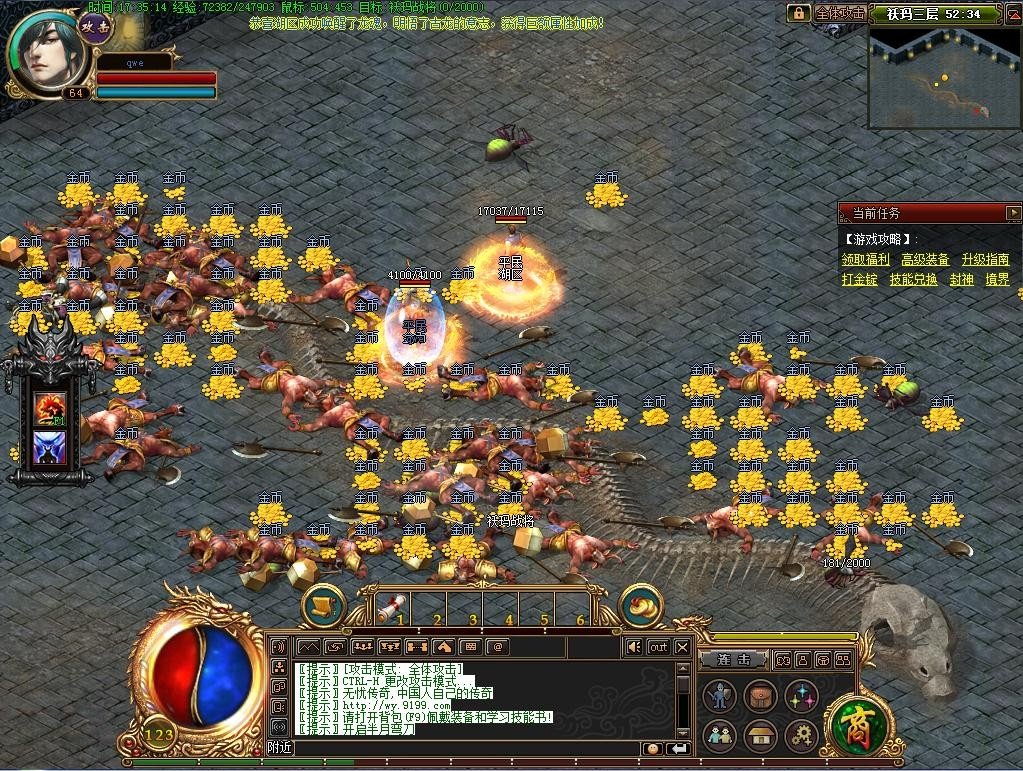
Task: Click the 全体攻击 attack mode button
Action: pos(839,13)
